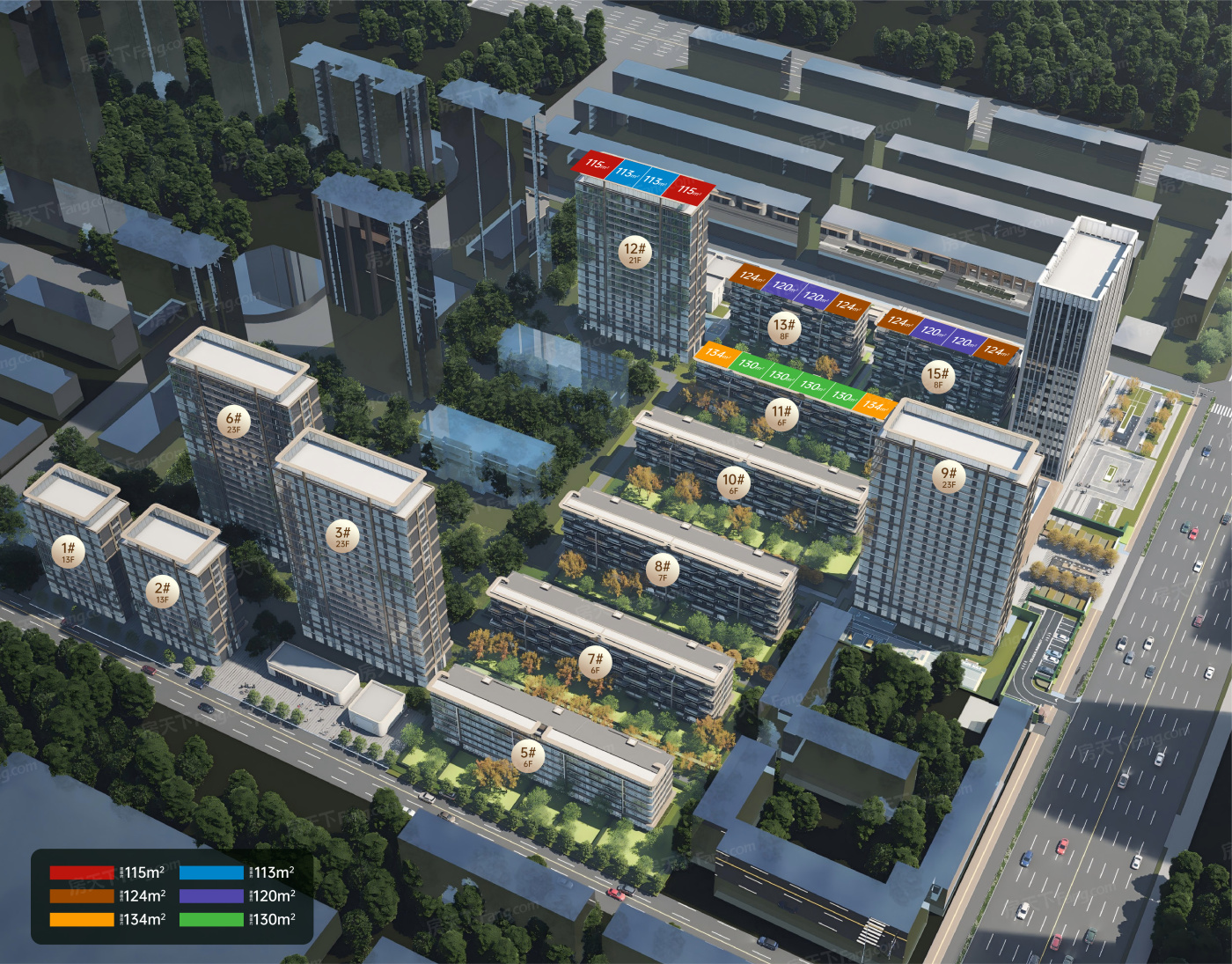The image size is (1232, 964).
Task: Choose the 5# building marker
Action: (x=528, y=756)
